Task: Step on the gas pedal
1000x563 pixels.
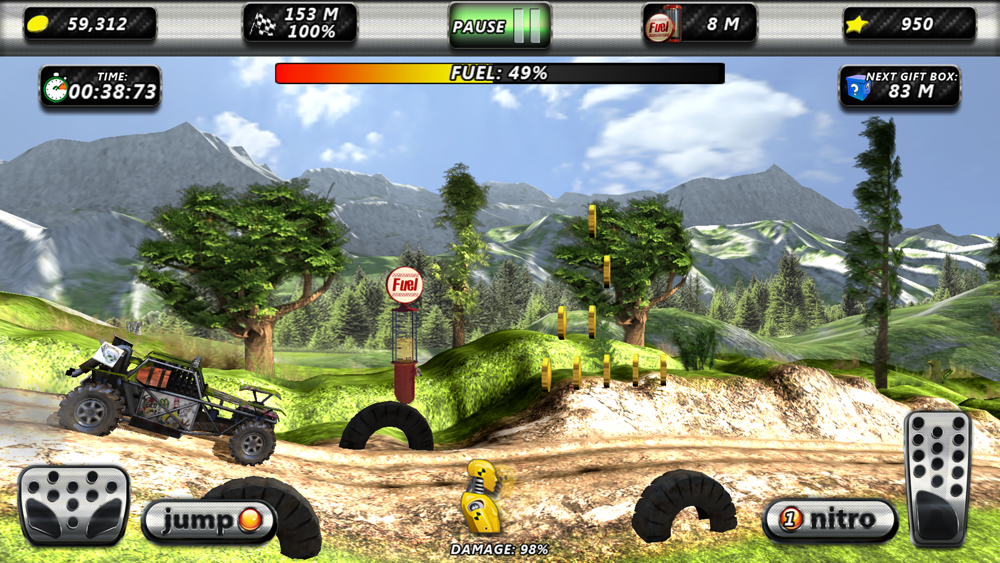Action: point(938,478)
